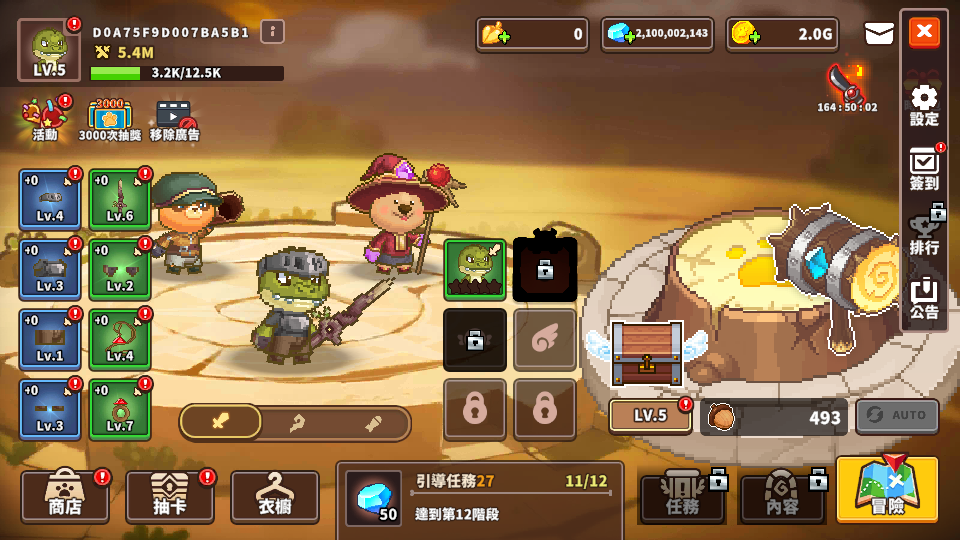The height and width of the screenshot is (540, 960).
Task: Select the crocodile hero slot
Action: tap(475, 269)
